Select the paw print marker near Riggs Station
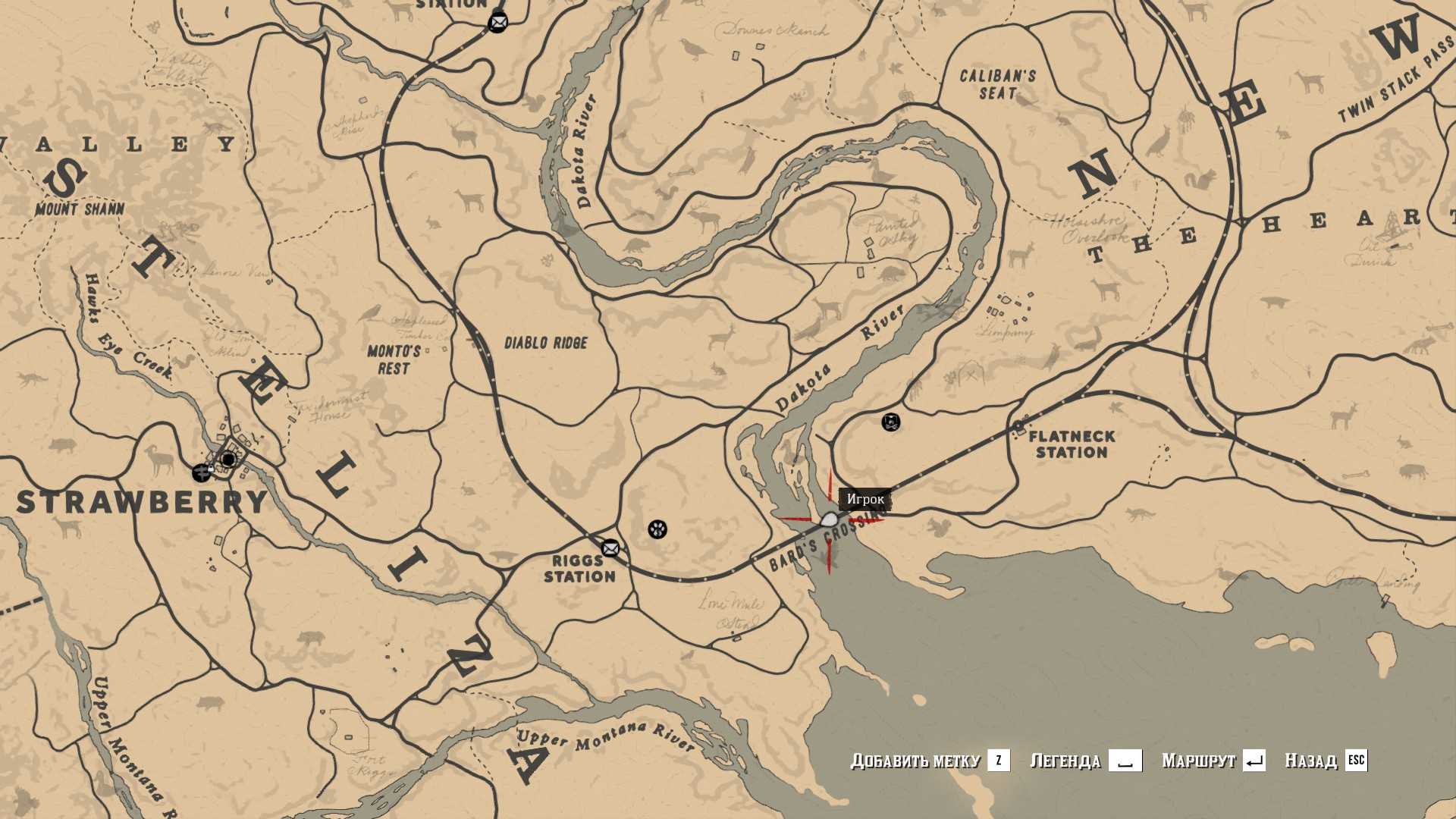Viewport: 1456px width, 819px height. pos(657,529)
